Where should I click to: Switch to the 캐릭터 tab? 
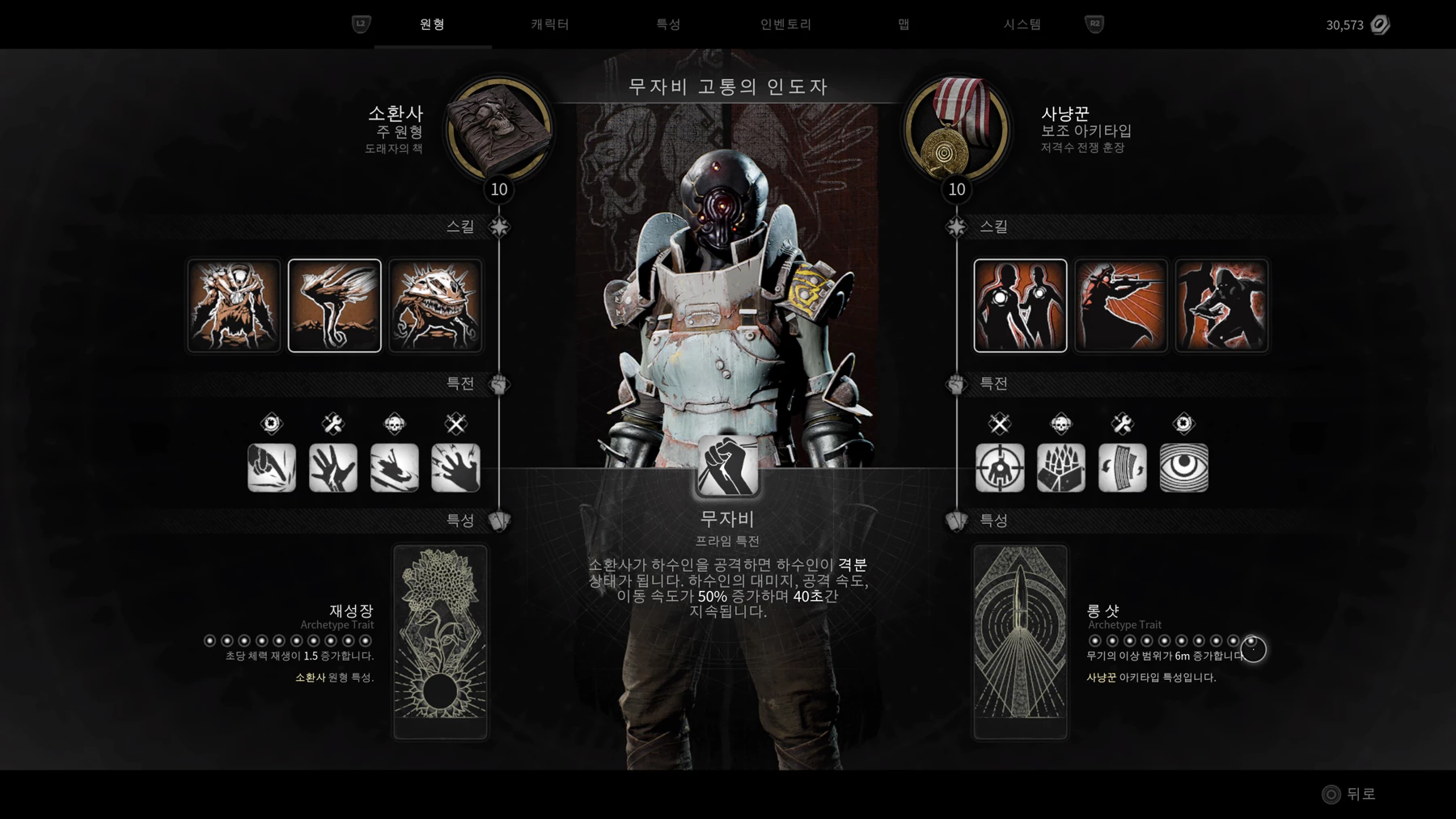(x=550, y=24)
